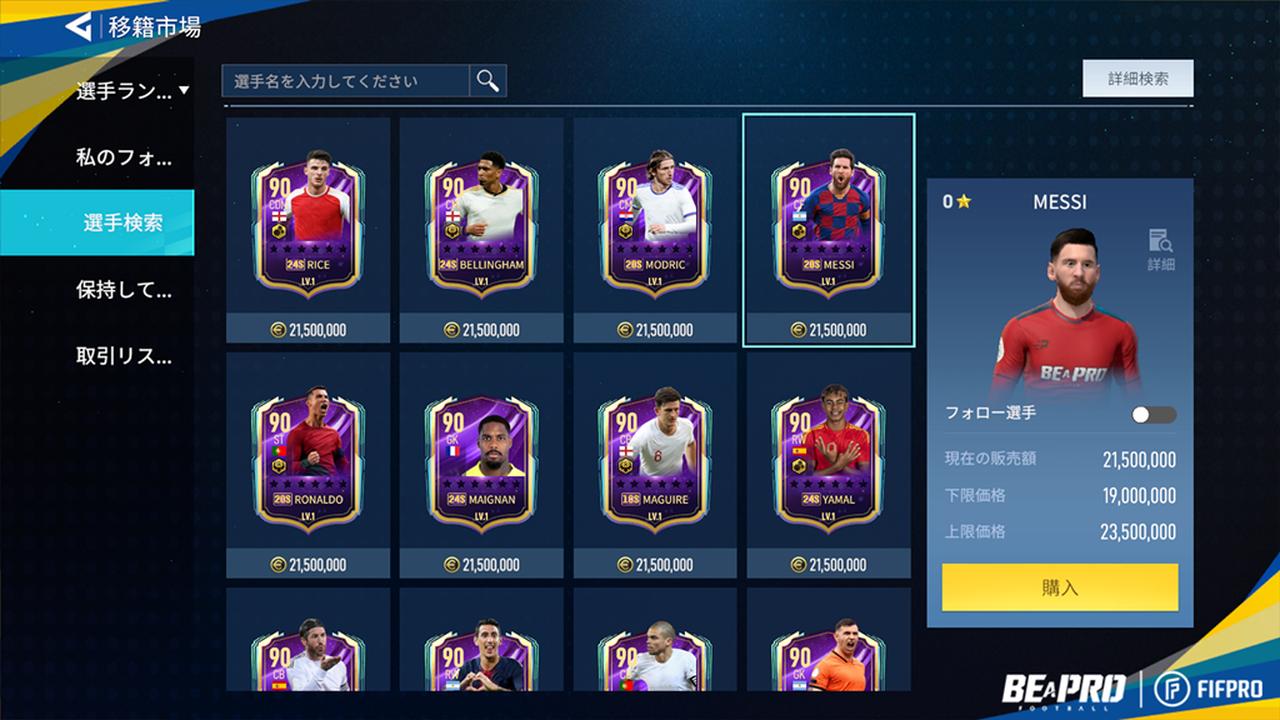
Task: Click the magnifying glass search icon
Action: [x=486, y=80]
